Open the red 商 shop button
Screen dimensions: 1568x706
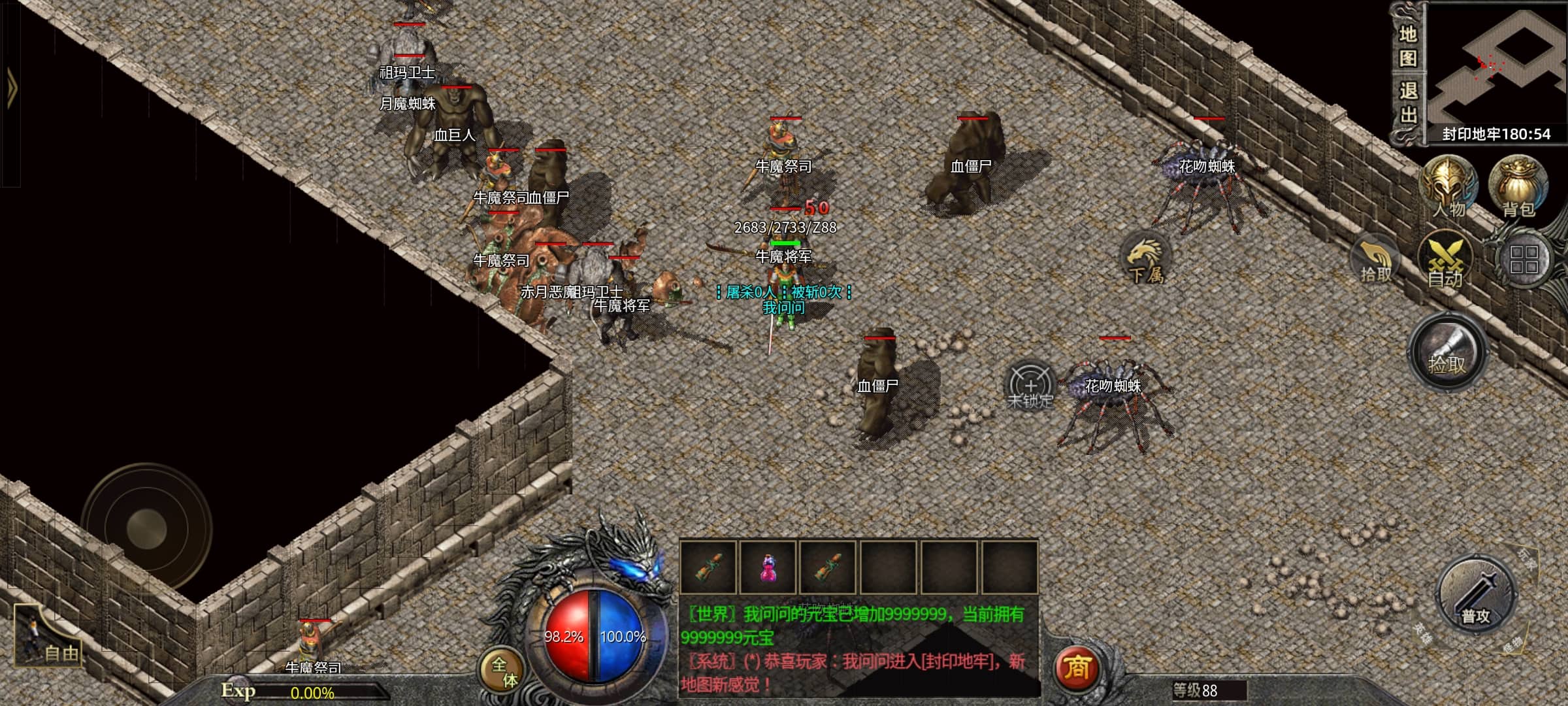click(x=1076, y=668)
